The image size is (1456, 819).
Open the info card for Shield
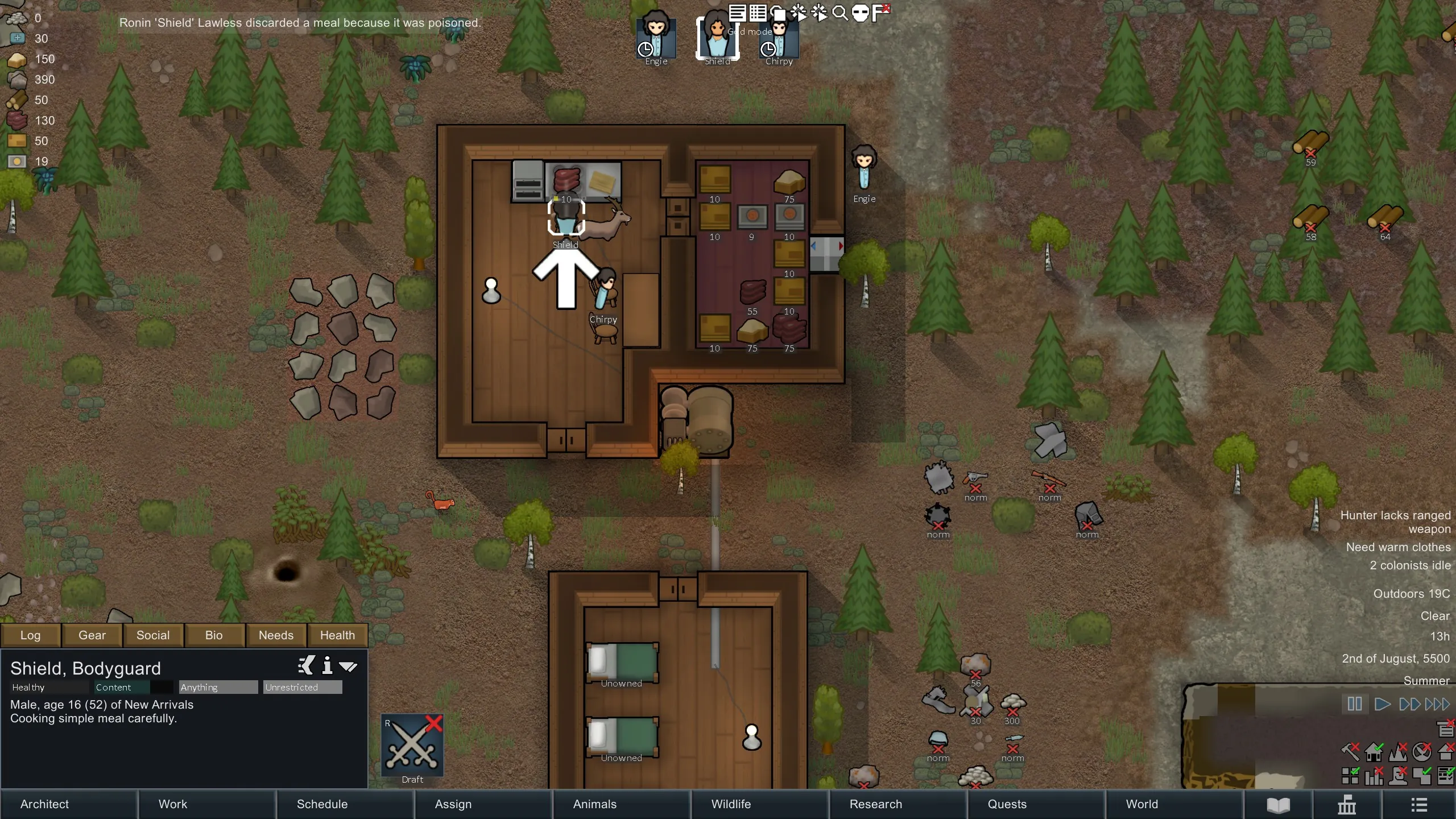pos(327,665)
